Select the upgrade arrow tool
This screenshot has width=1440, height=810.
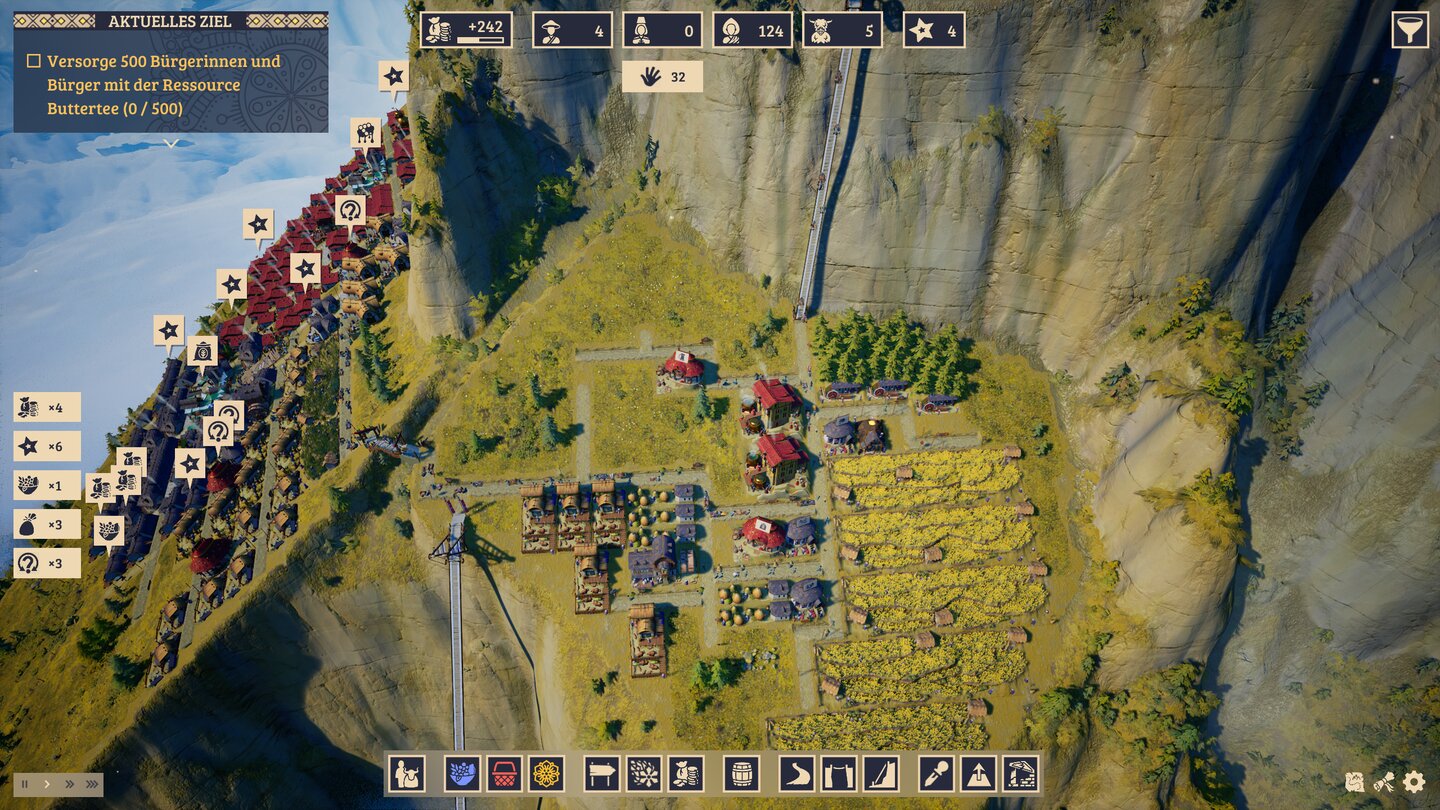coord(978,774)
